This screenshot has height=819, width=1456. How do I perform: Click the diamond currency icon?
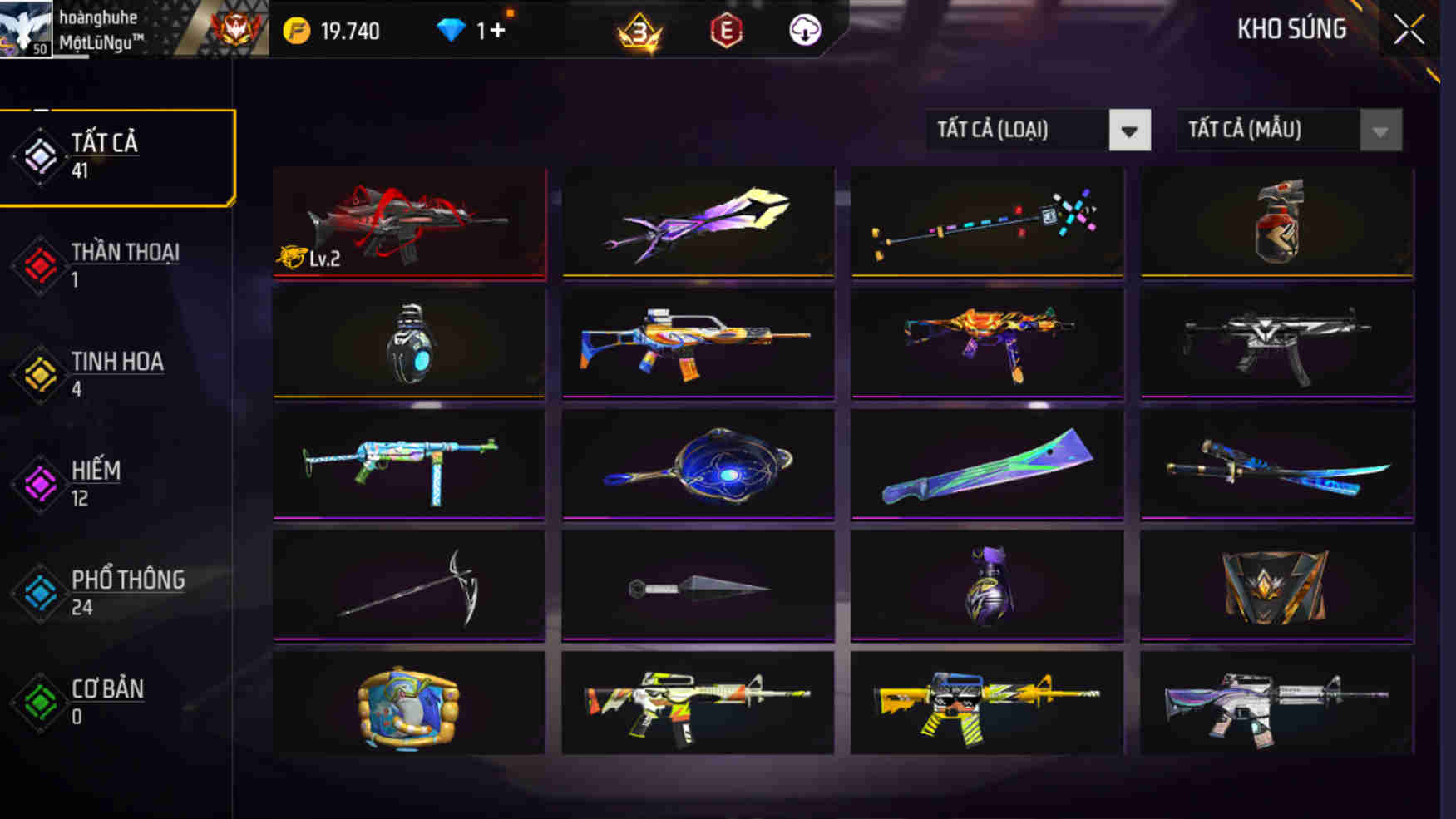450,31
